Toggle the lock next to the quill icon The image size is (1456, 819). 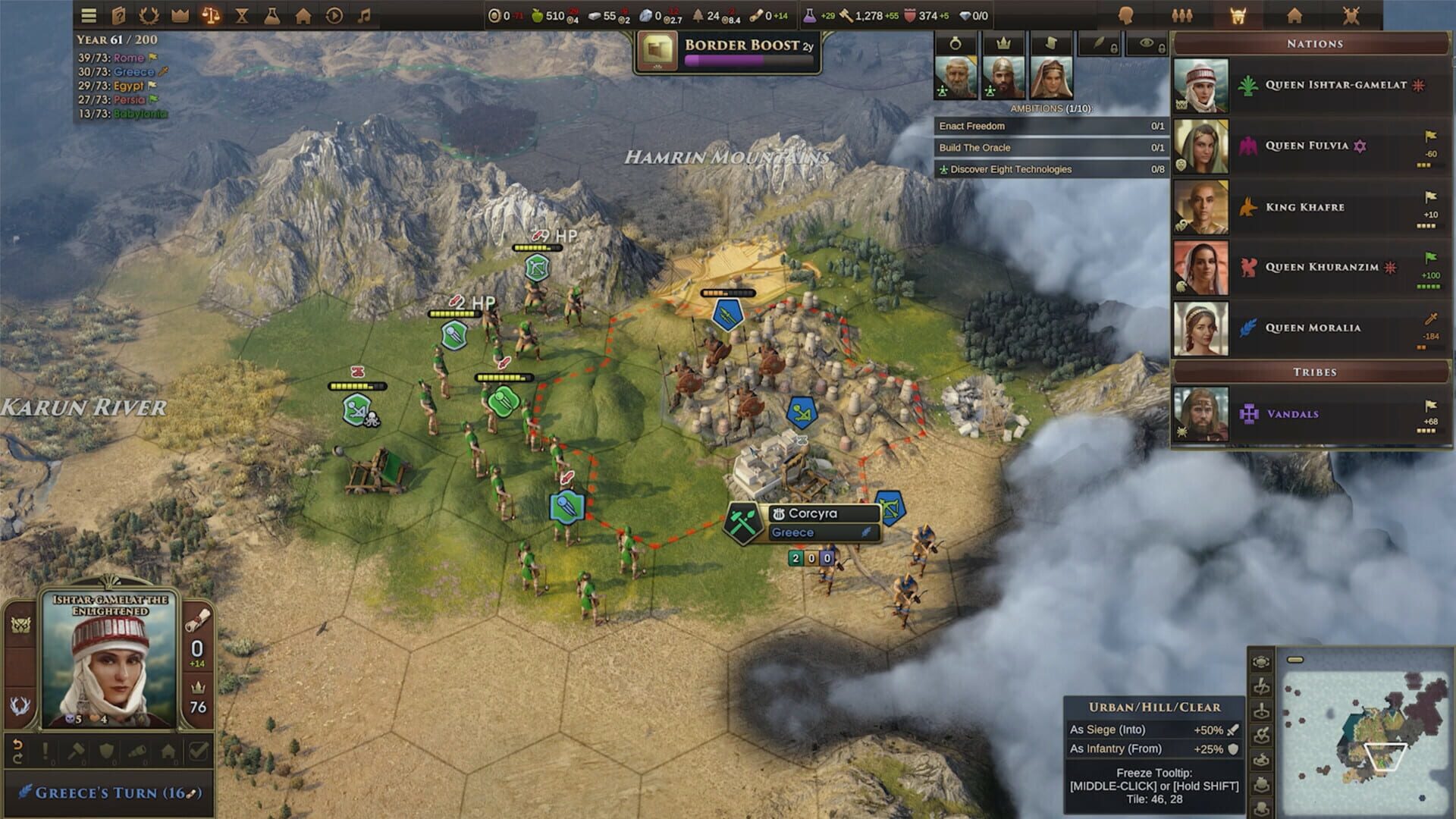point(1114,48)
